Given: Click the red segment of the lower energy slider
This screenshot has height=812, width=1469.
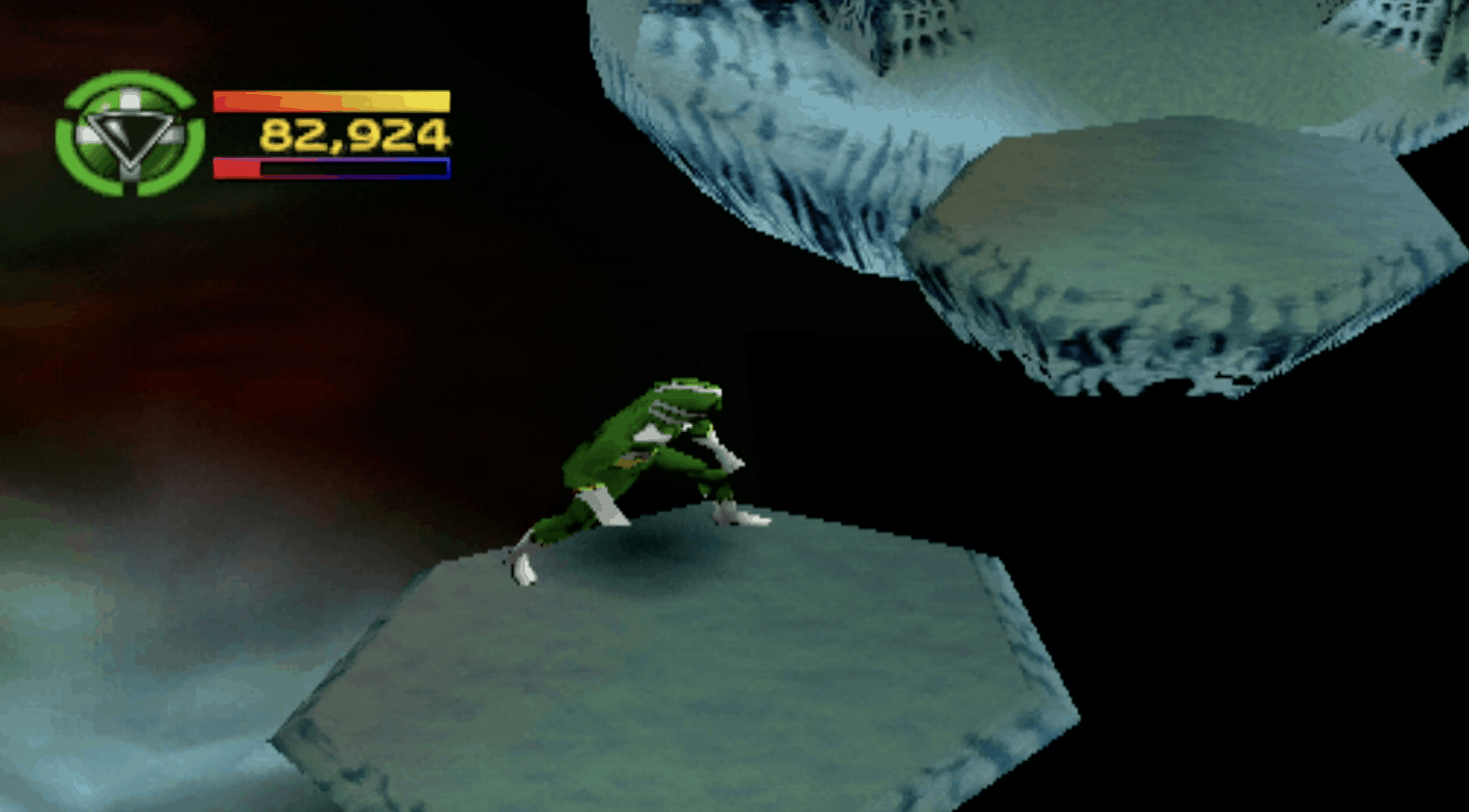Looking at the screenshot, I should pyautogui.click(x=237, y=169).
